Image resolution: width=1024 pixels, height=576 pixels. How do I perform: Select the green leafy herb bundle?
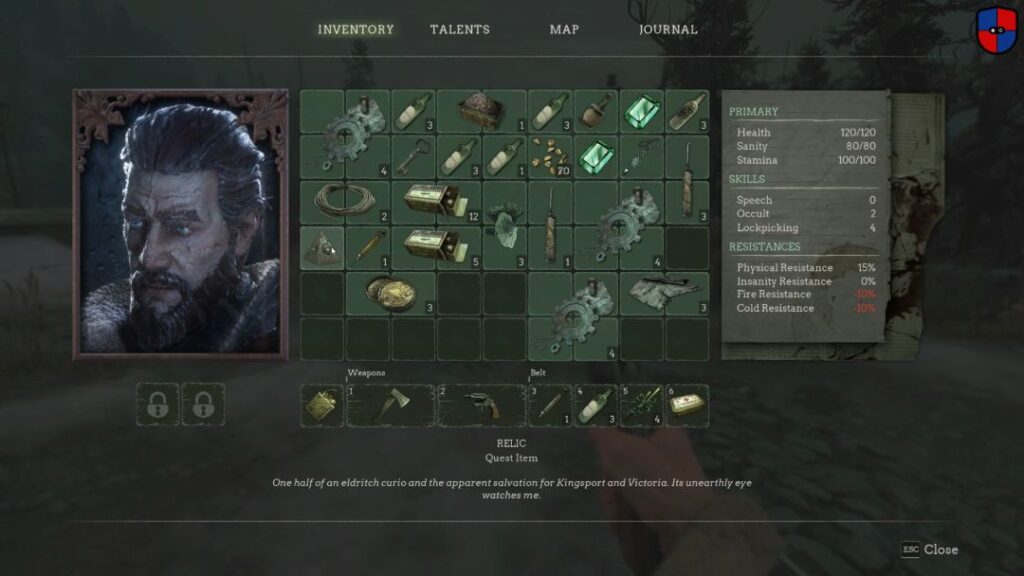(x=506, y=223)
